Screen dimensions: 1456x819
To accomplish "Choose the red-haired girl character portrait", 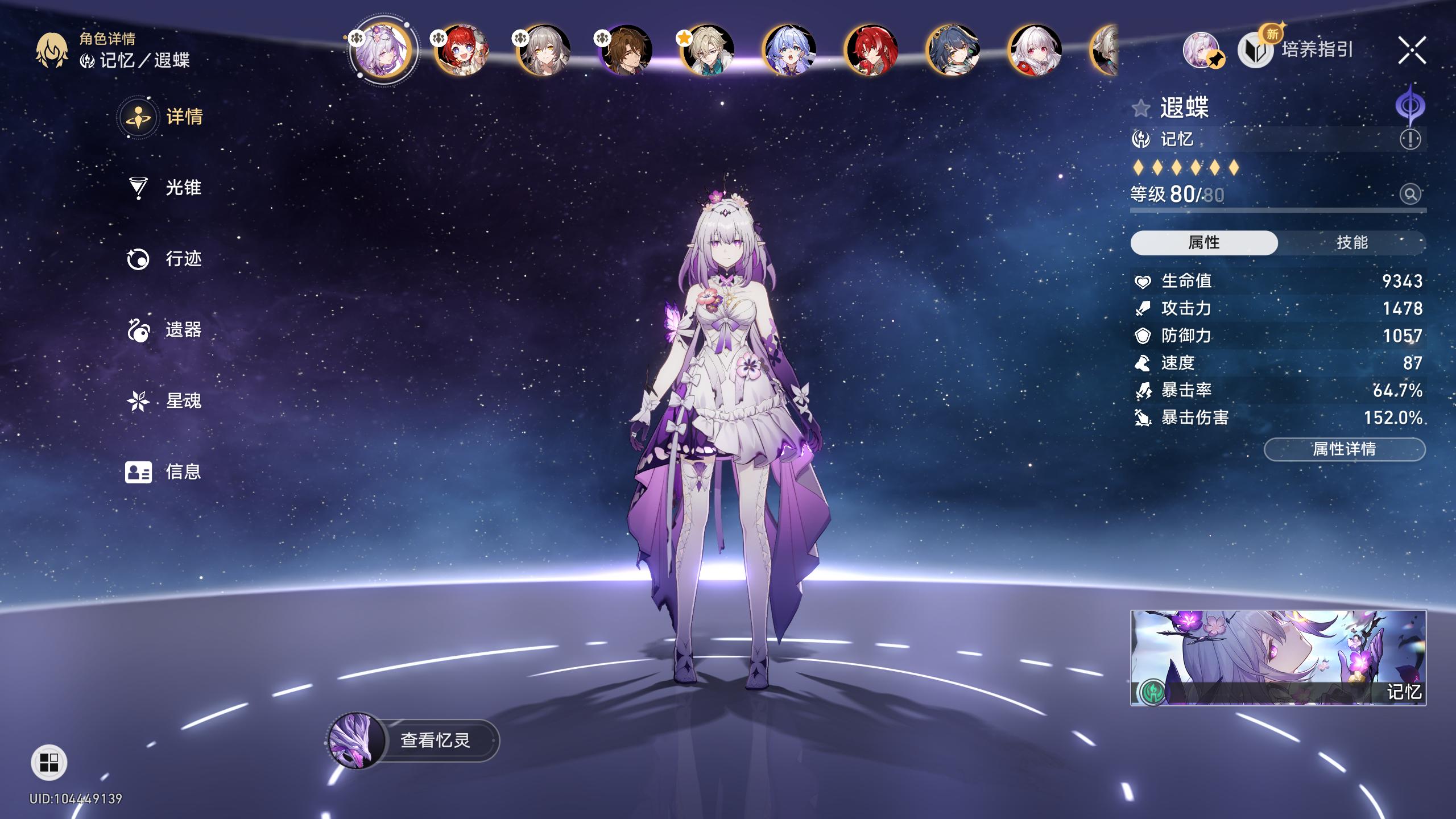I will [x=461, y=51].
